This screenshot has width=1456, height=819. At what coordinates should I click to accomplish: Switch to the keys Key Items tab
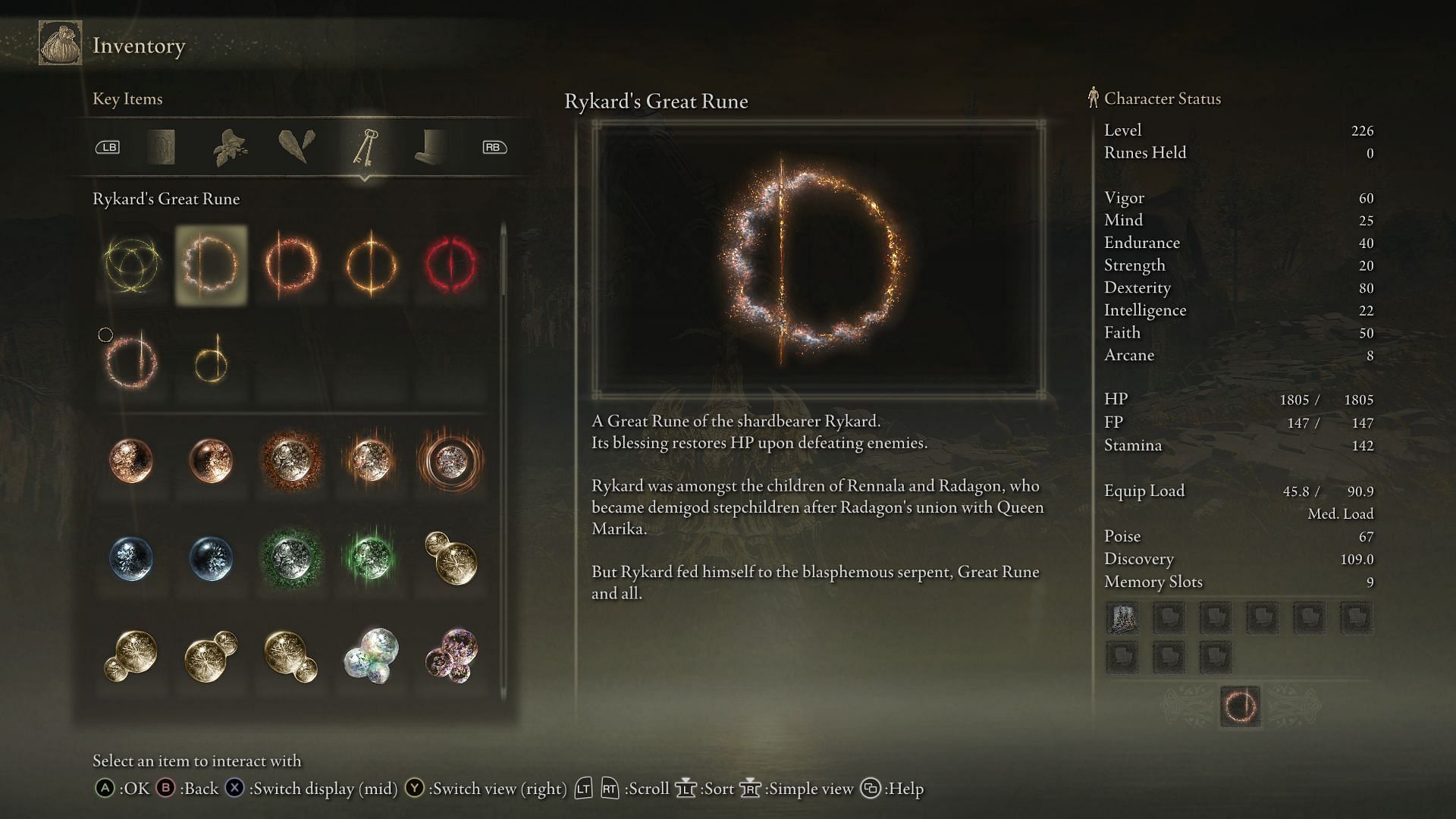point(365,147)
